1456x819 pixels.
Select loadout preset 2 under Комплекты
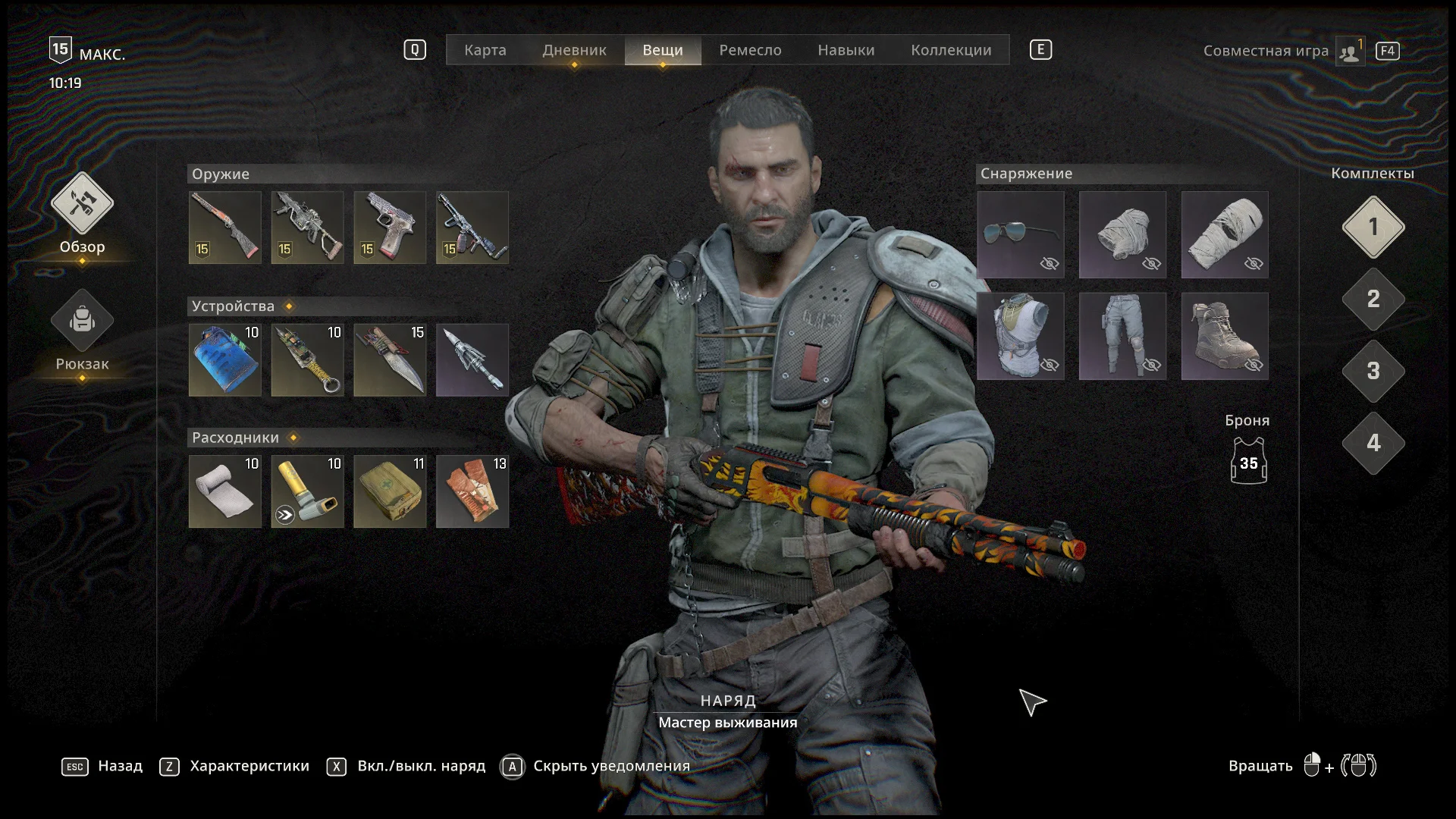point(1373,300)
